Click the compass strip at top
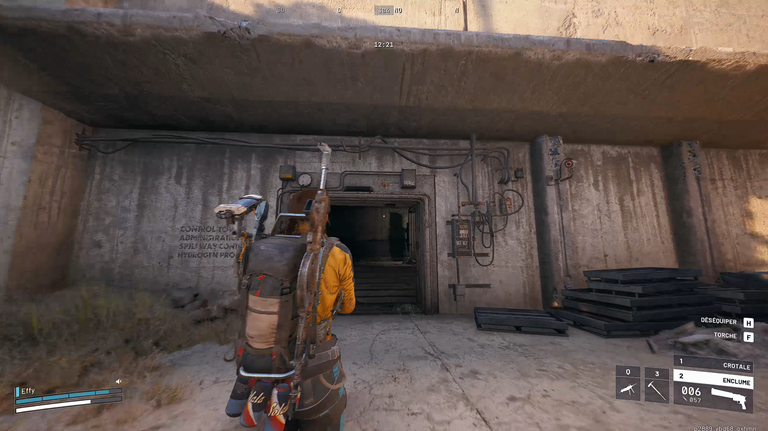768x431 pixels. [x=384, y=11]
